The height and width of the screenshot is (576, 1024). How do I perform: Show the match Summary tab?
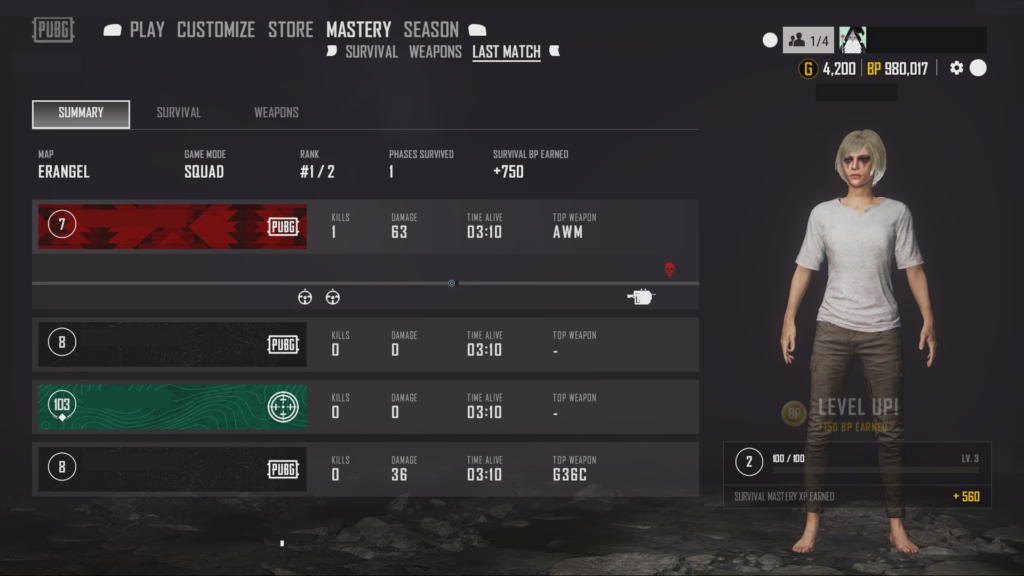81,113
